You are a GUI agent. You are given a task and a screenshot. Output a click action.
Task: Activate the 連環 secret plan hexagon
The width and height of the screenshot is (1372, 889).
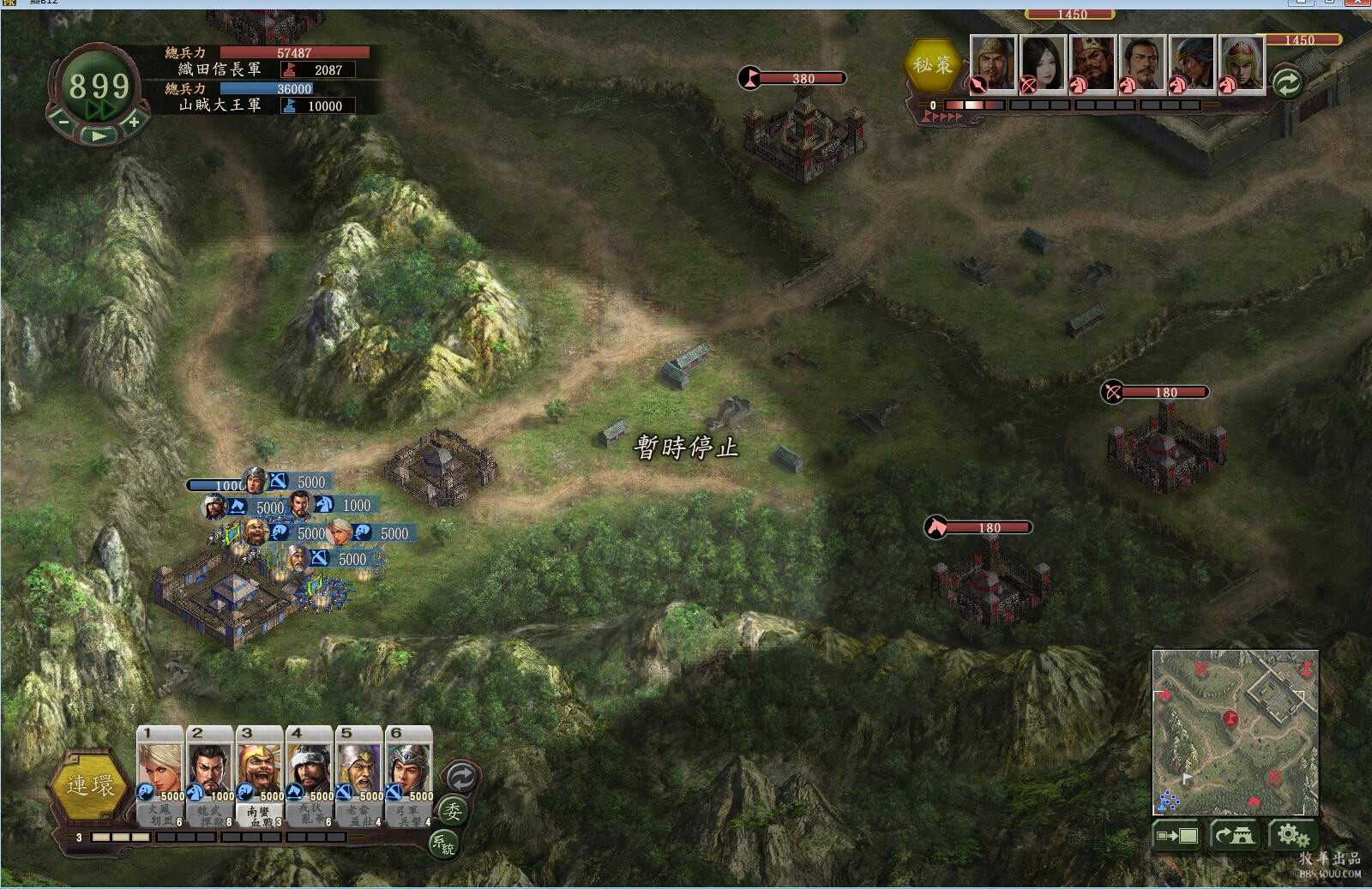[x=90, y=785]
